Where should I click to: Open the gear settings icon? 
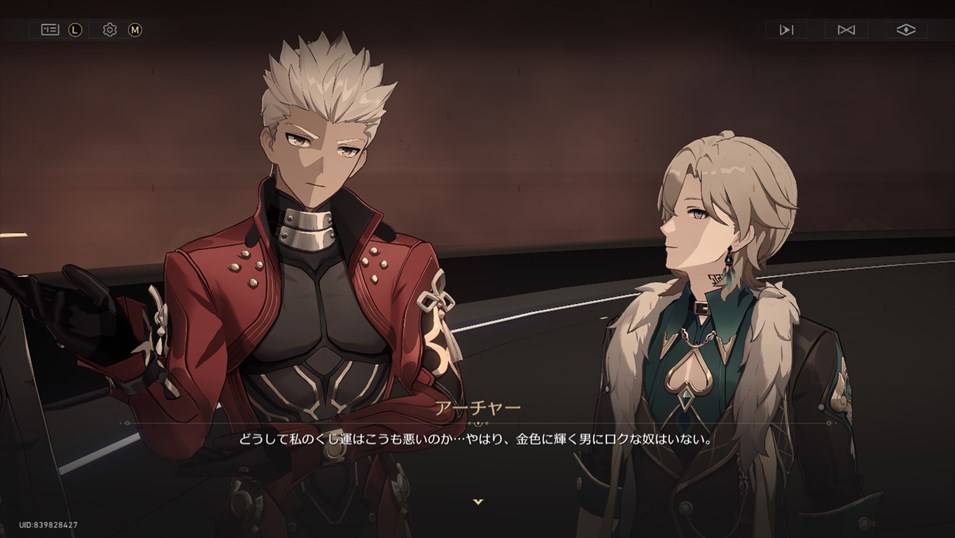tap(110, 30)
